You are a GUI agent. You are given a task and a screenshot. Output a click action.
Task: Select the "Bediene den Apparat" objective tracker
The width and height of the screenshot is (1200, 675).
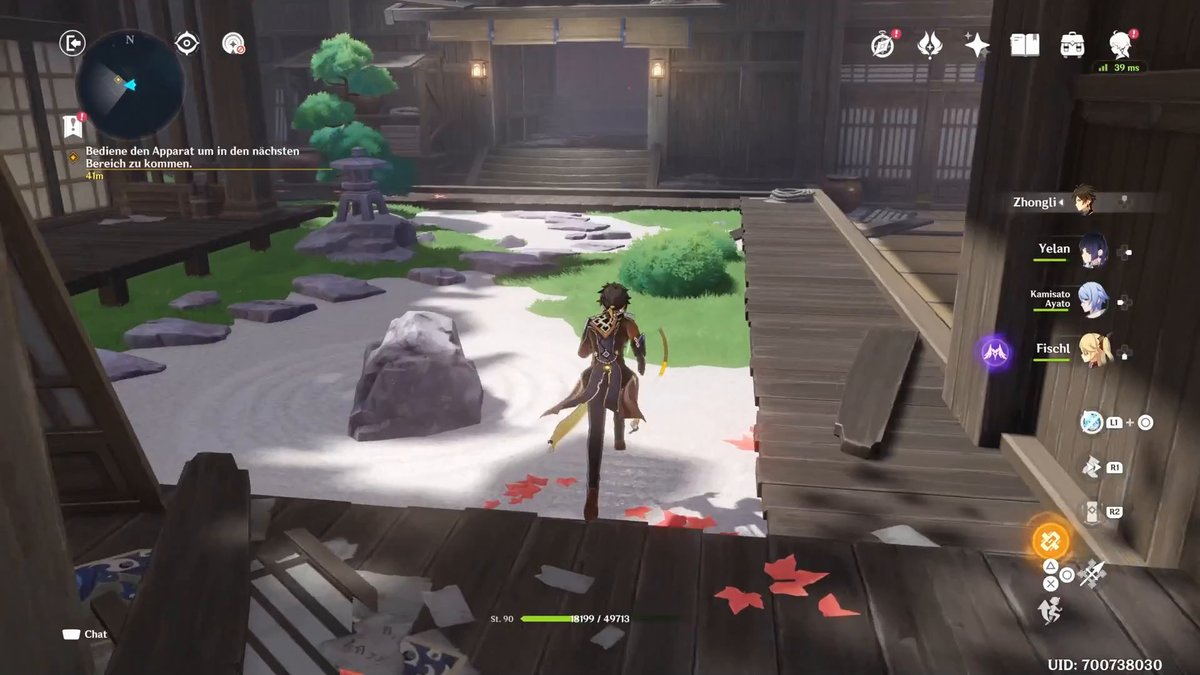pos(190,157)
